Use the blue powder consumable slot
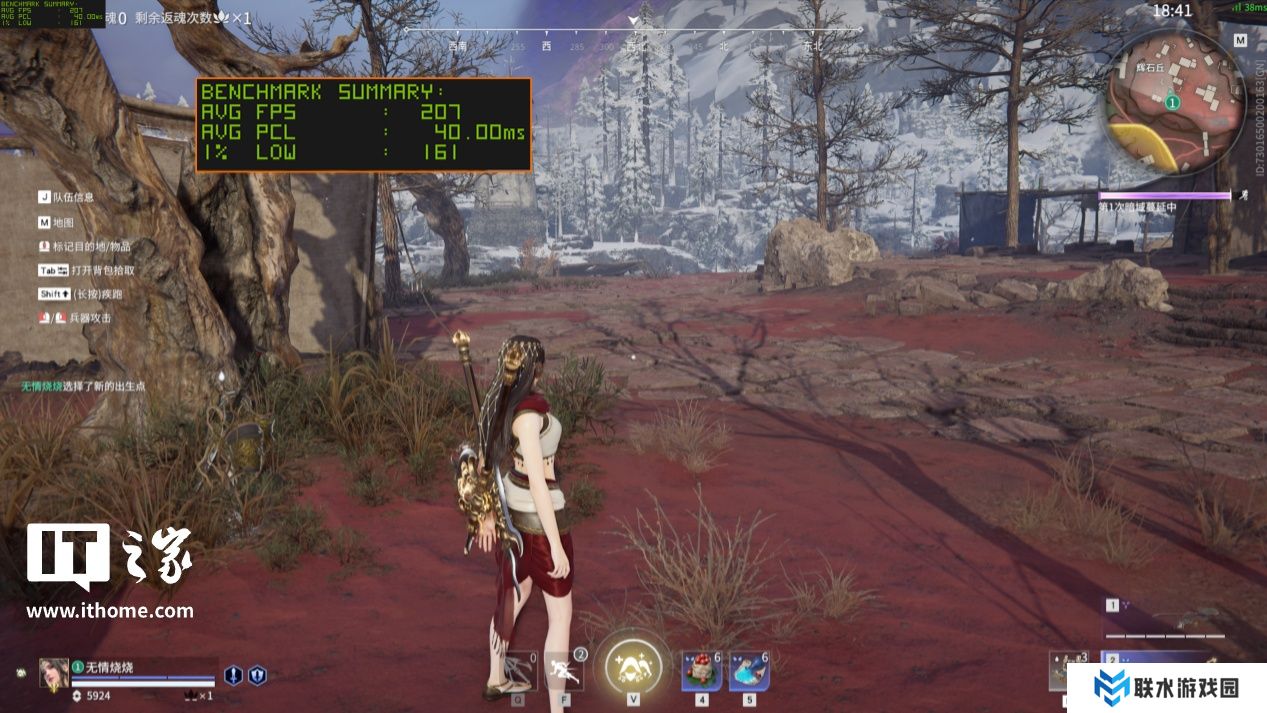Viewport: 1267px width, 713px height. pos(749,670)
